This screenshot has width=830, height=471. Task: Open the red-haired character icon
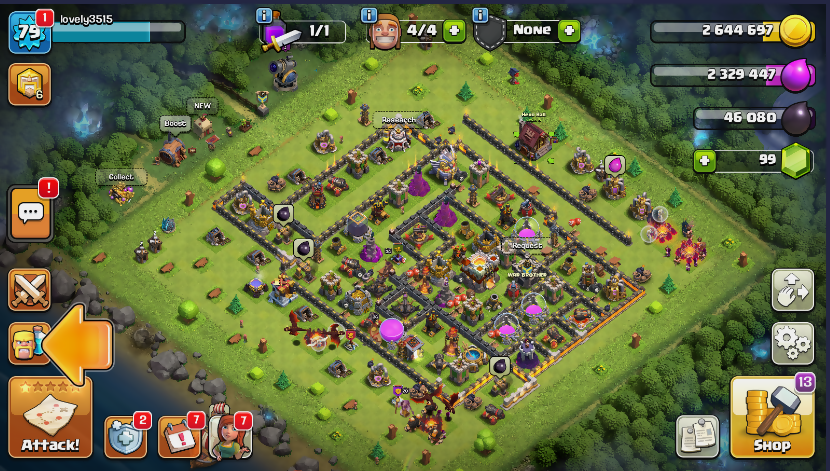click(x=229, y=437)
